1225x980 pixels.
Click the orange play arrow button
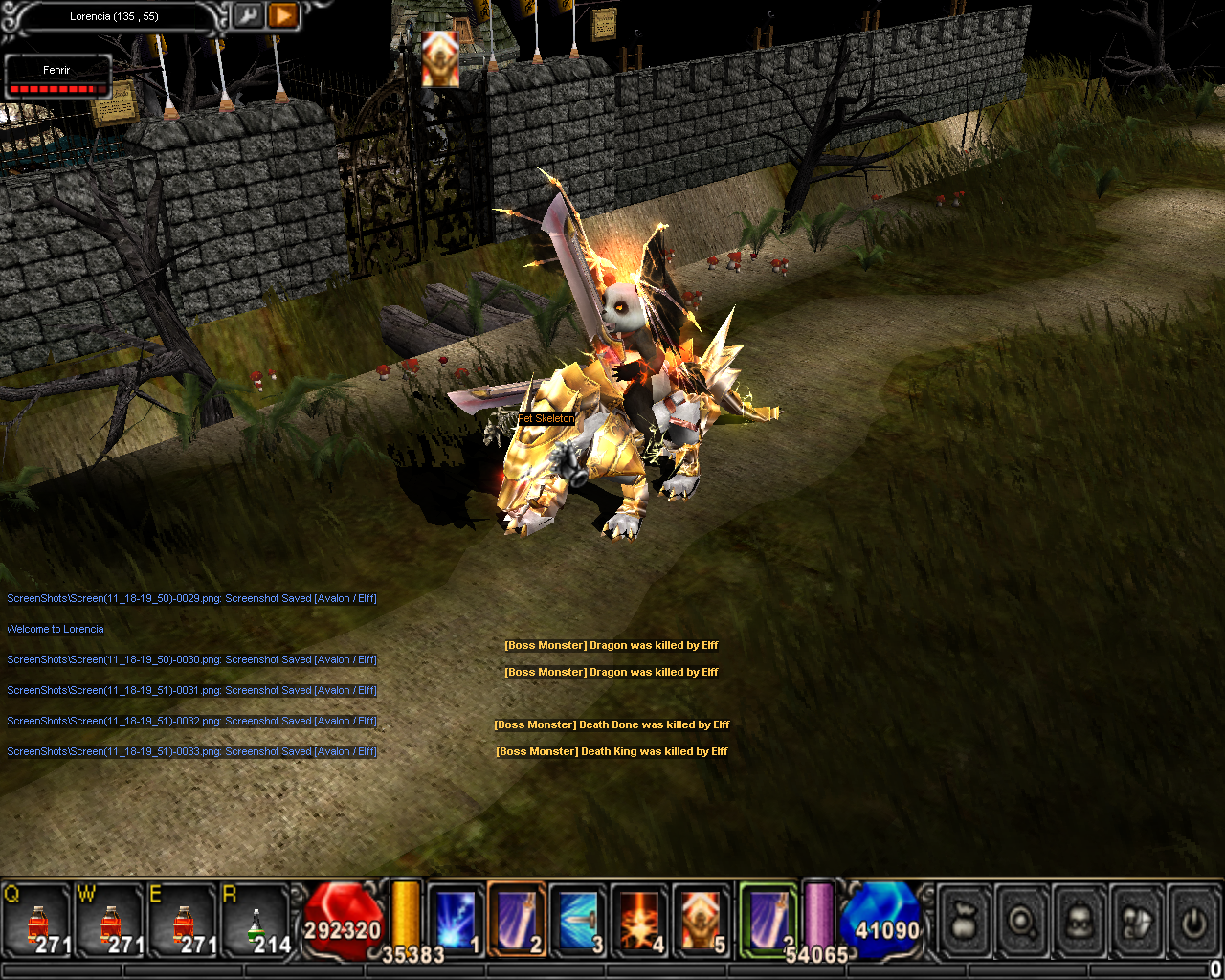pos(283,16)
